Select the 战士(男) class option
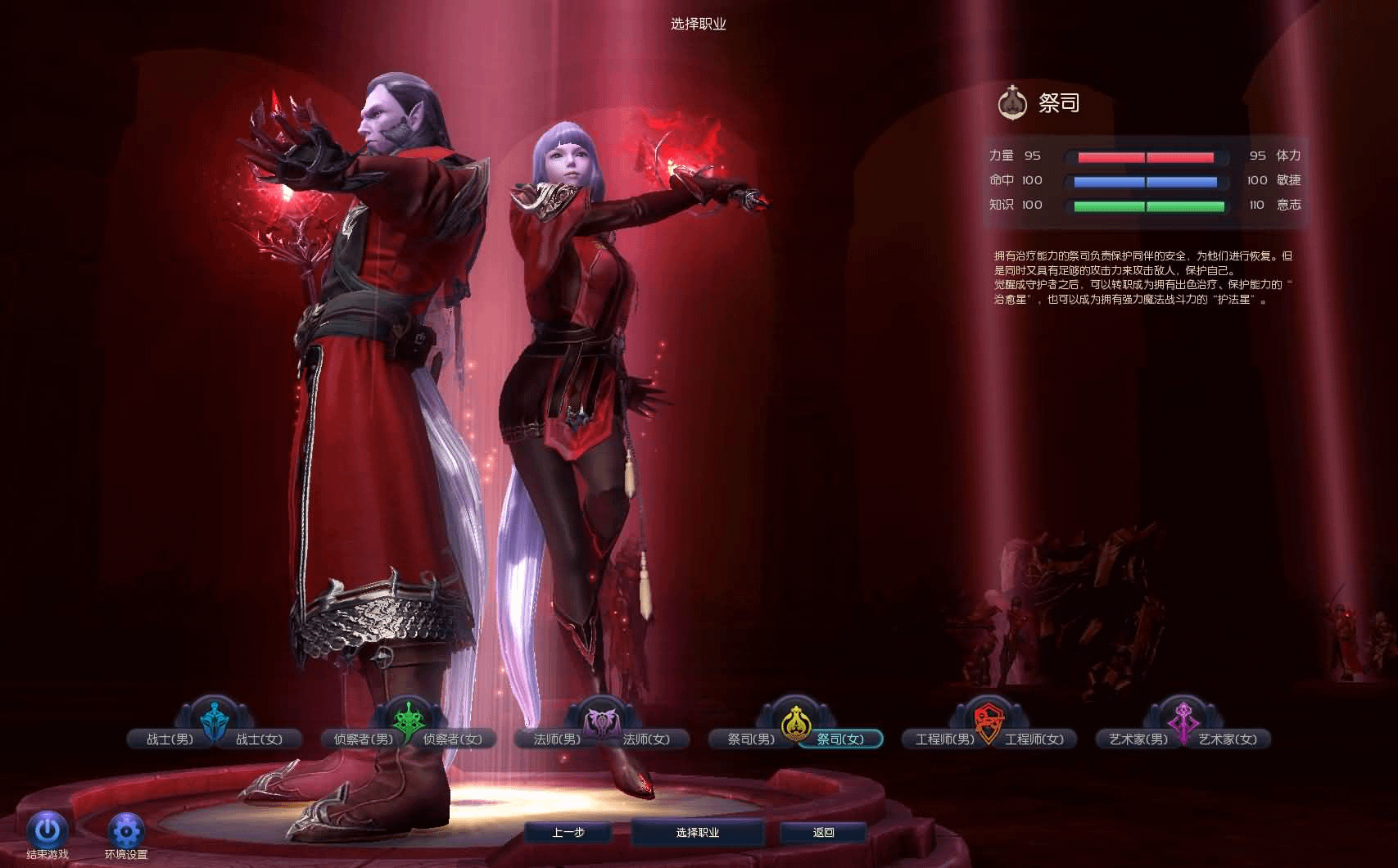The width and height of the screenshot is (1398, 868). [170, 739]
